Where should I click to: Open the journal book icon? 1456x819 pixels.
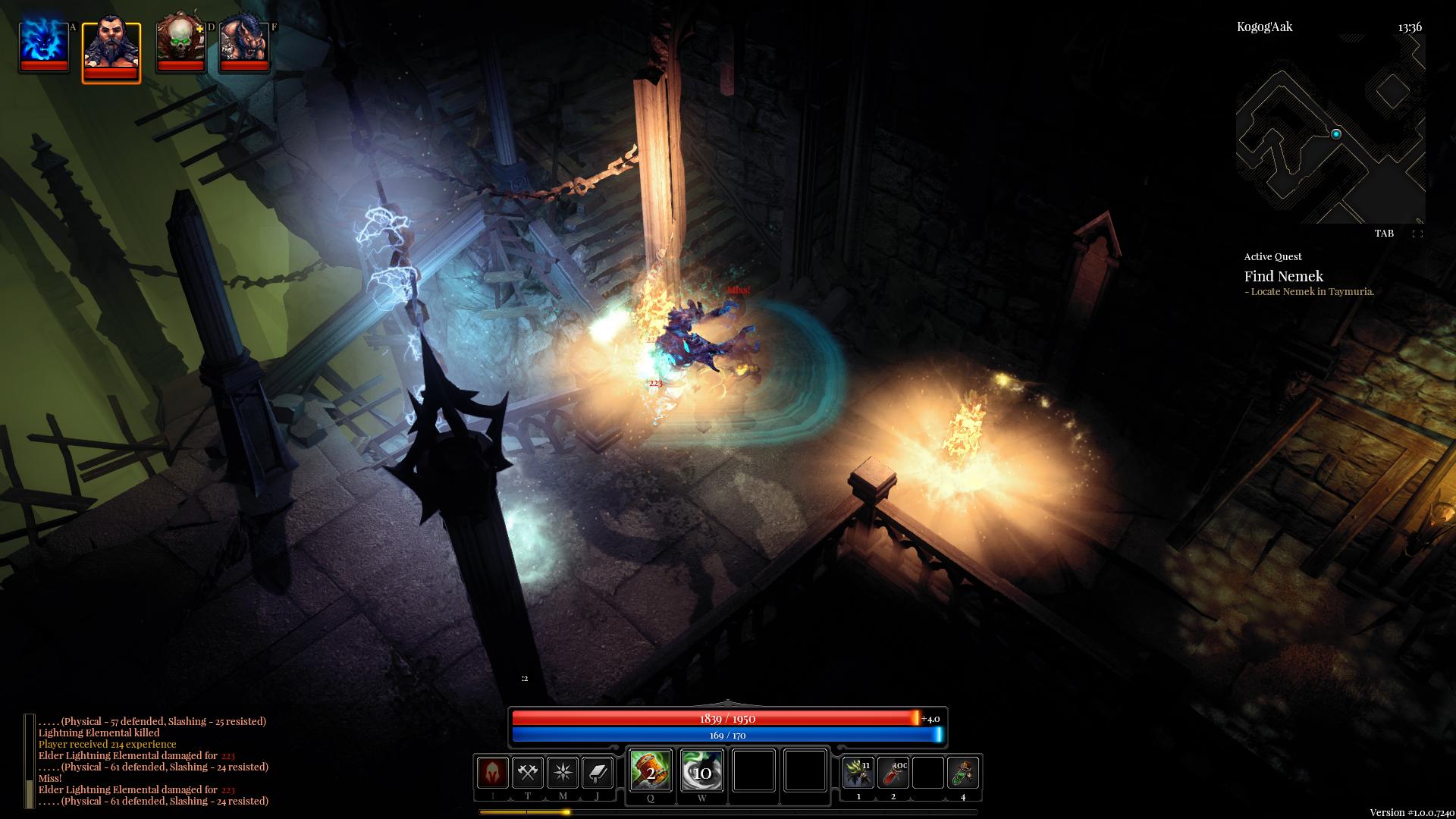(x=598, y=773)
